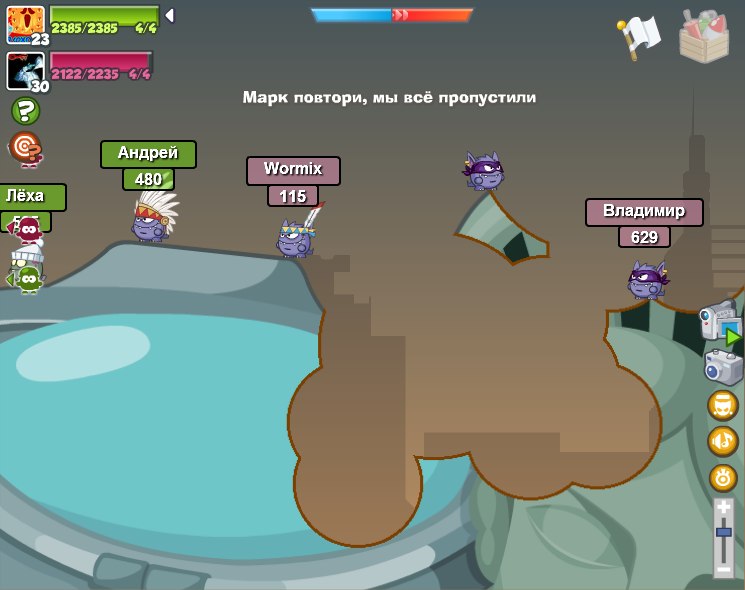This screenshot has width=745, height=590.
Task: Zoom in with the plus button
Action: click(x=723, y=508)
